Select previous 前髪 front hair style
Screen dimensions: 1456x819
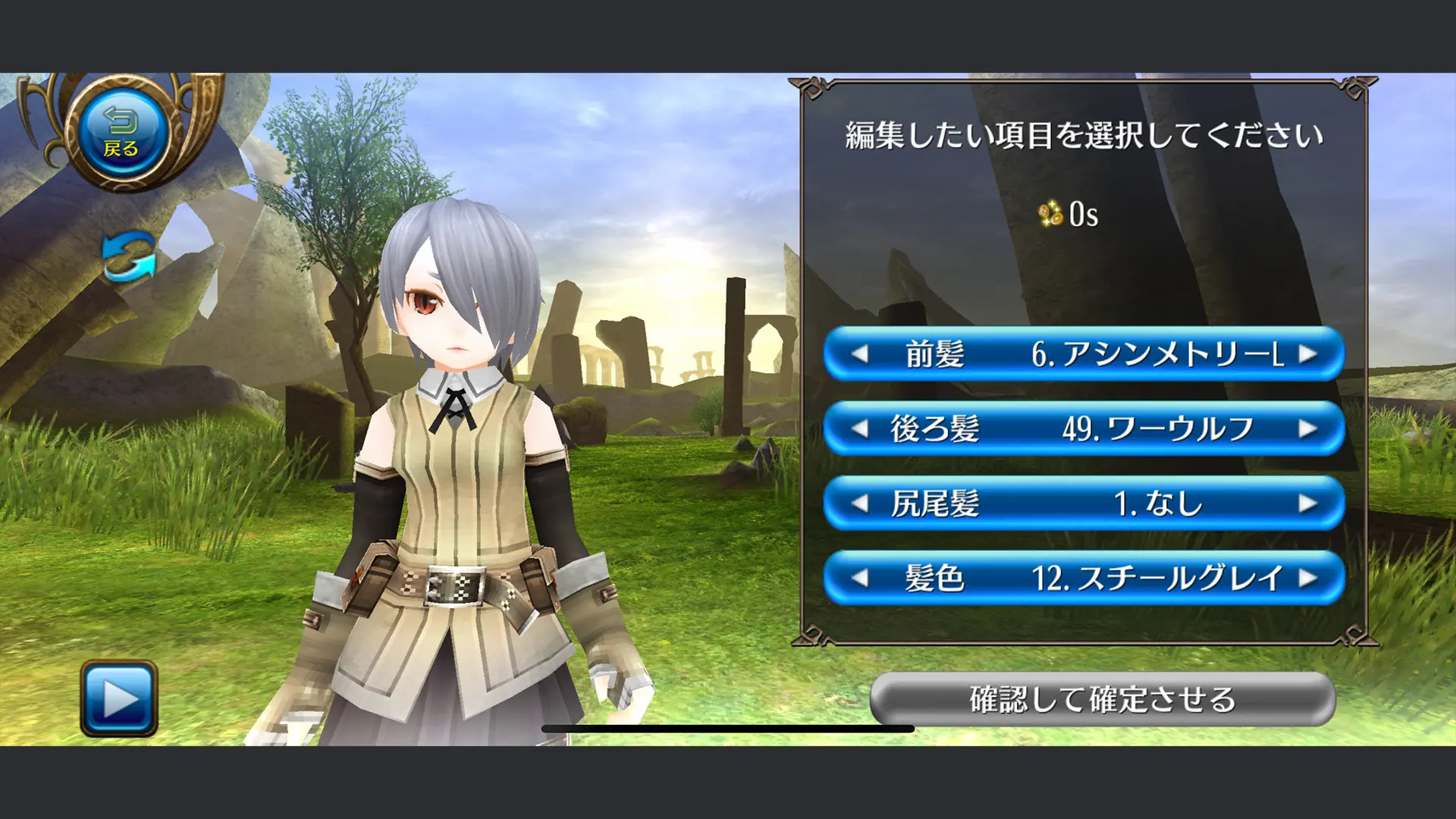pos(860,354)
